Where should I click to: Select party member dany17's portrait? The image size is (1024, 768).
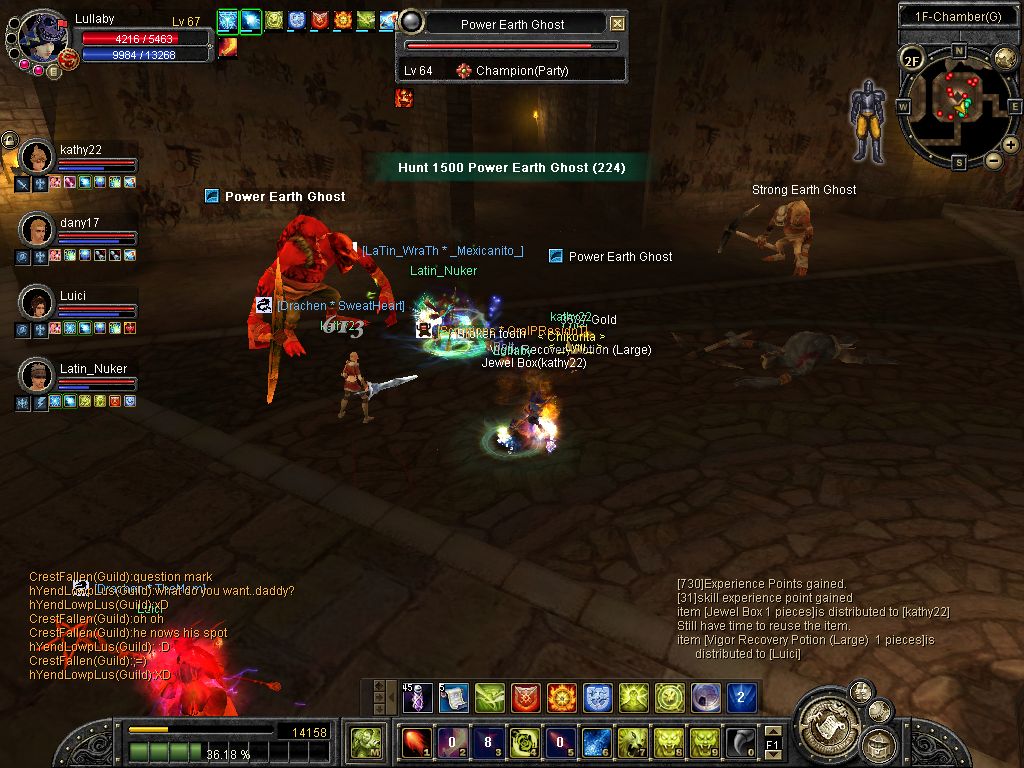37,229
